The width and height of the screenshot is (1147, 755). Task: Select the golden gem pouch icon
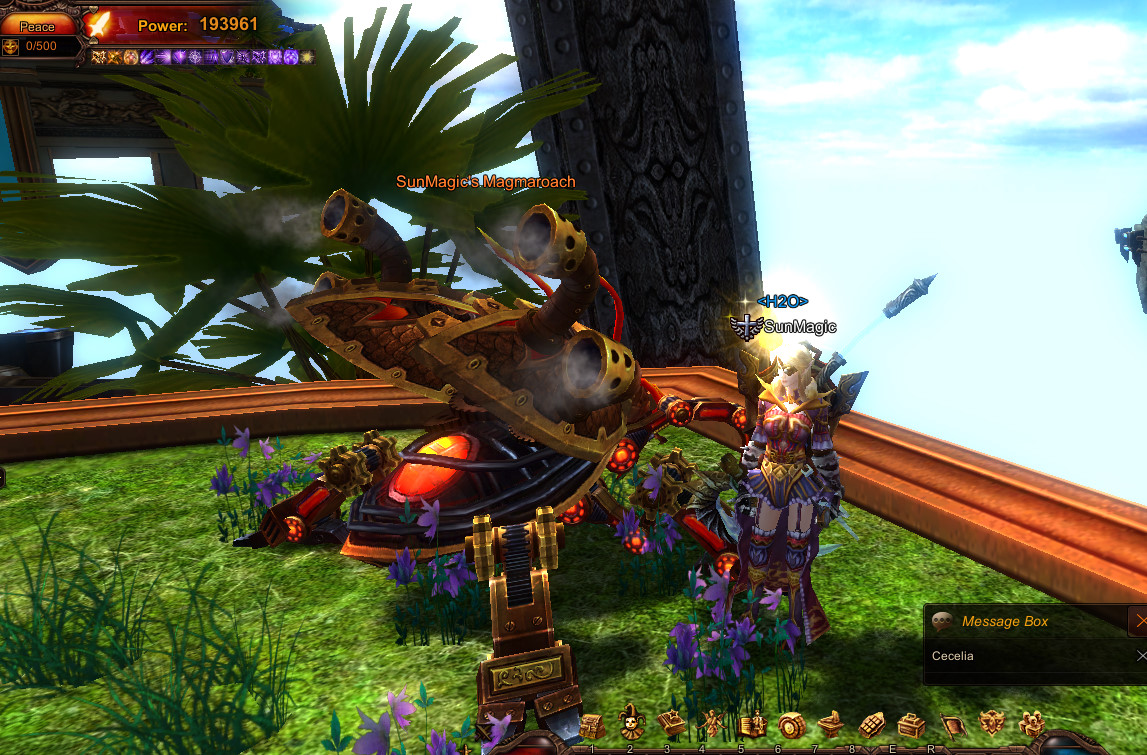(x=870, y=724)
